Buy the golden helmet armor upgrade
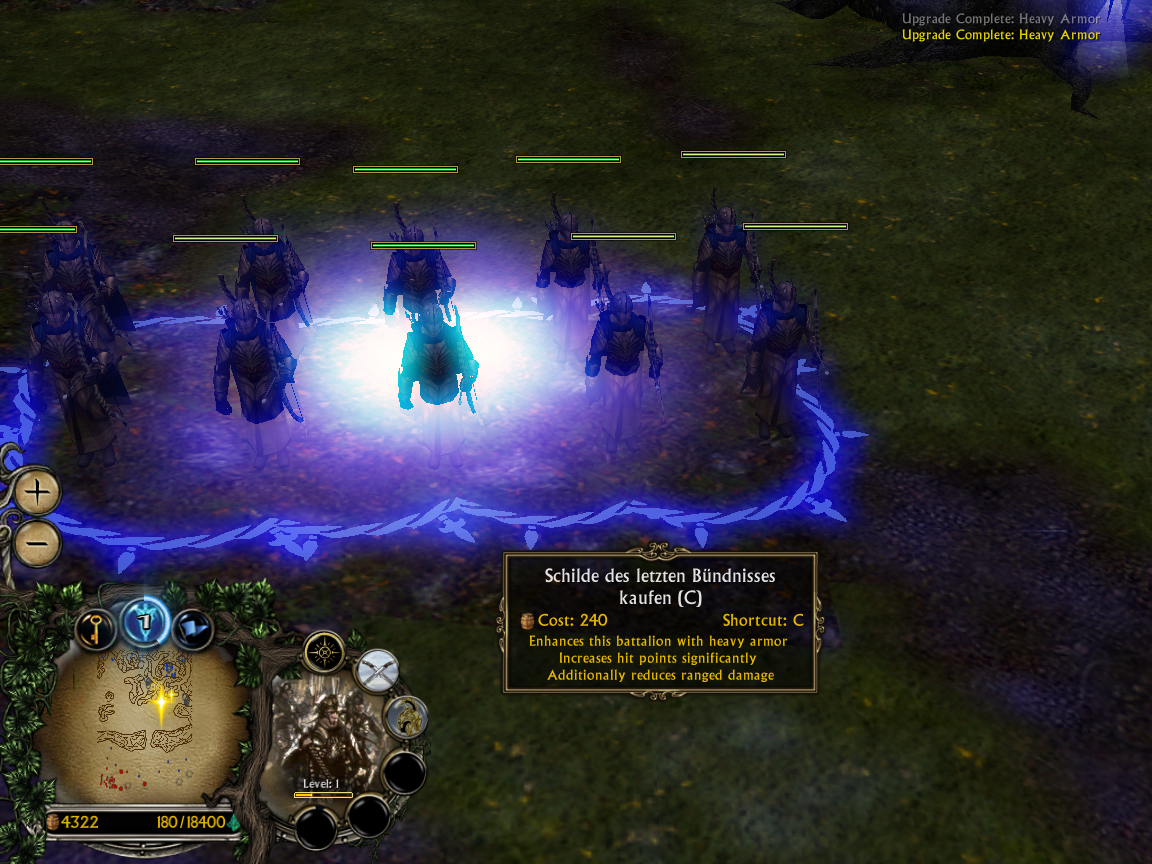 407,716
